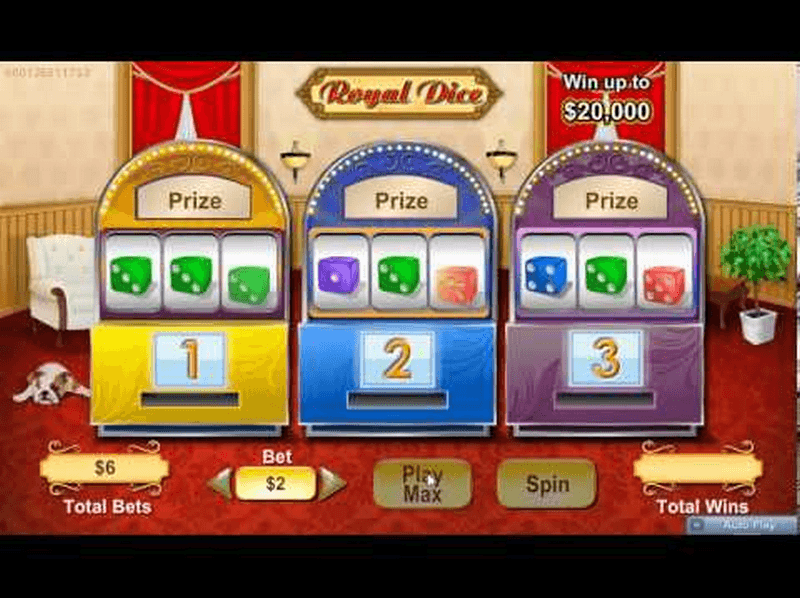
Task: Increase the bet with right arrow
Action: coord(332,484)
